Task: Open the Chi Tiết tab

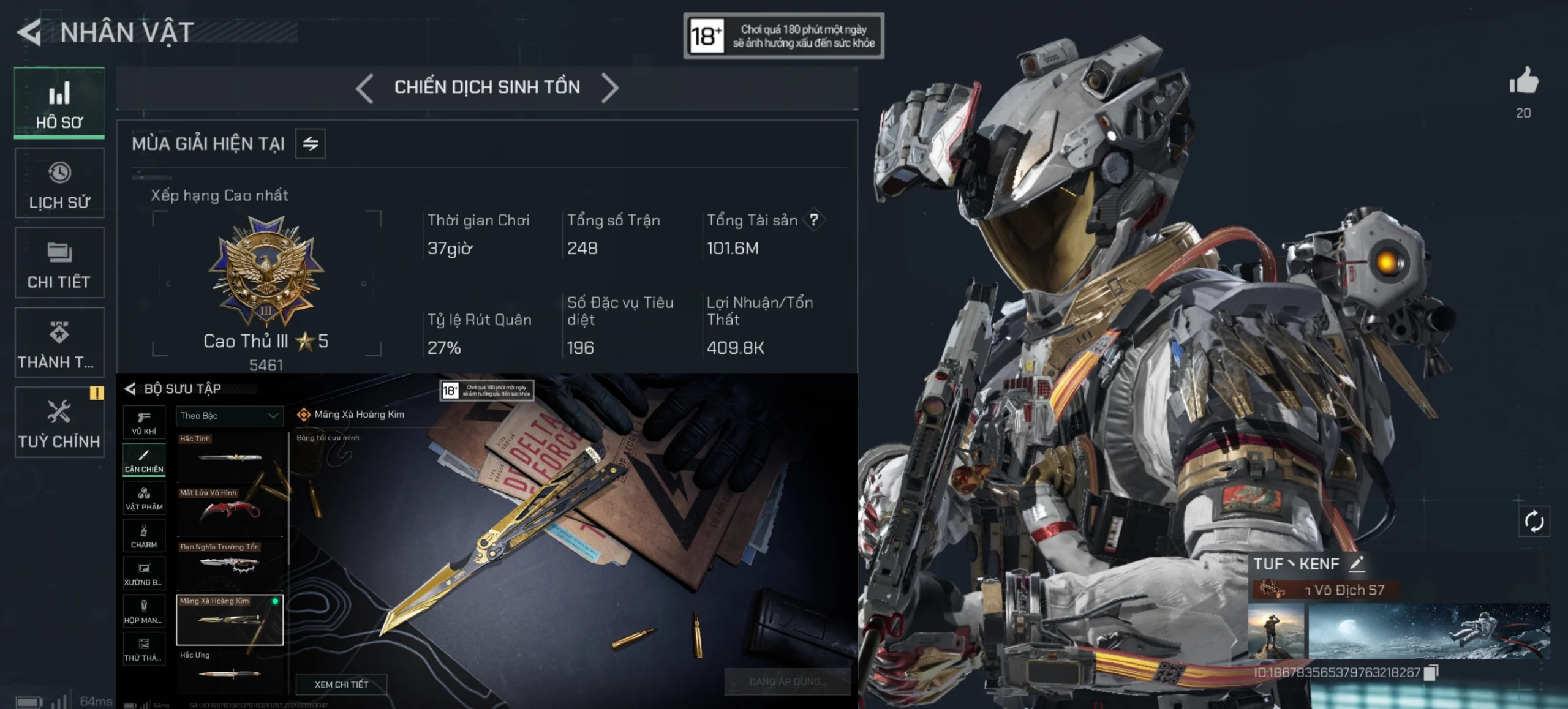Action: tap(59, 263)
